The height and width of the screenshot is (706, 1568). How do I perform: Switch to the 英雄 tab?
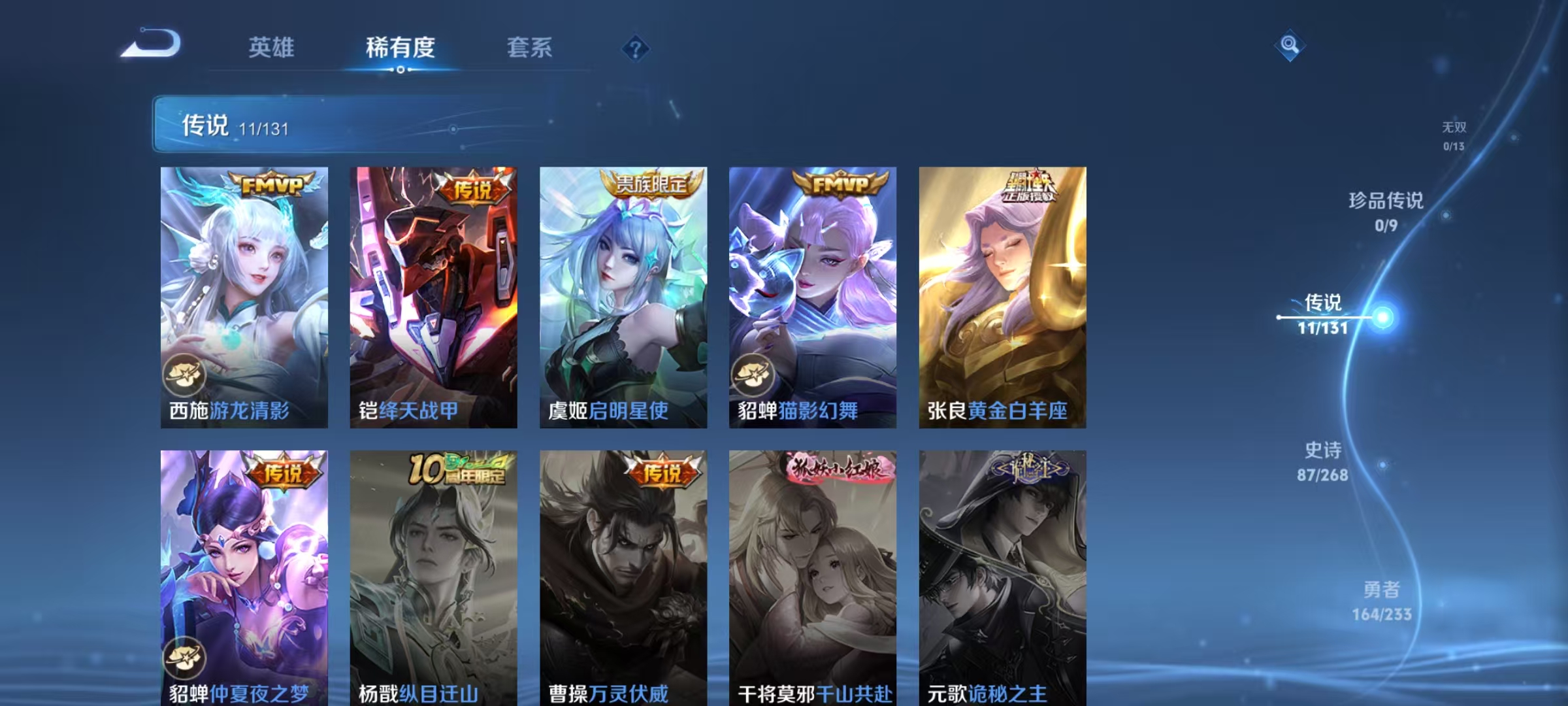click(x=273, y=48)
